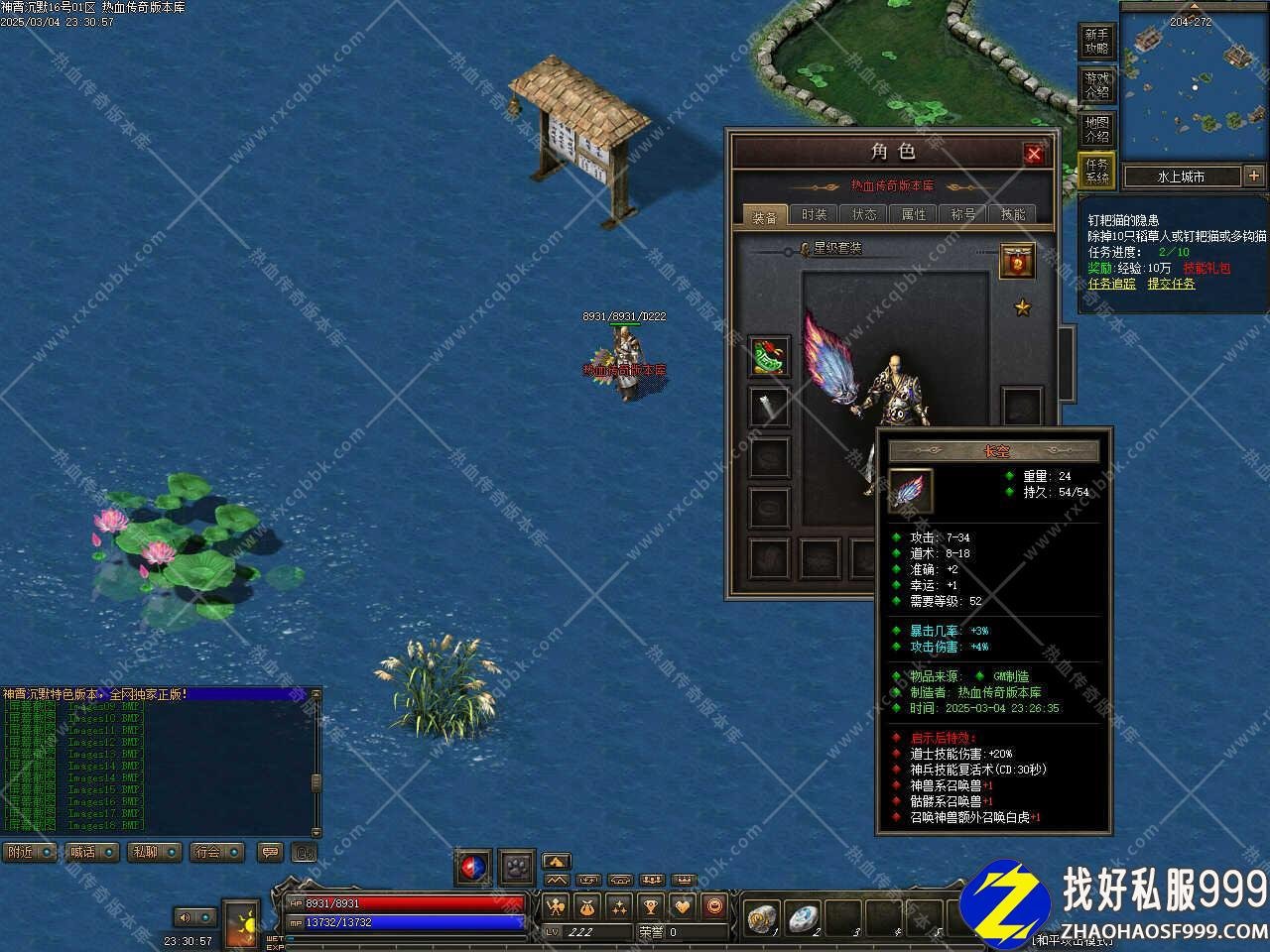Image resolution: width=1270 pixels, height=952 pixels.
Task: Switch to the 技能 skills tab
Action: tap(1012, 214)
